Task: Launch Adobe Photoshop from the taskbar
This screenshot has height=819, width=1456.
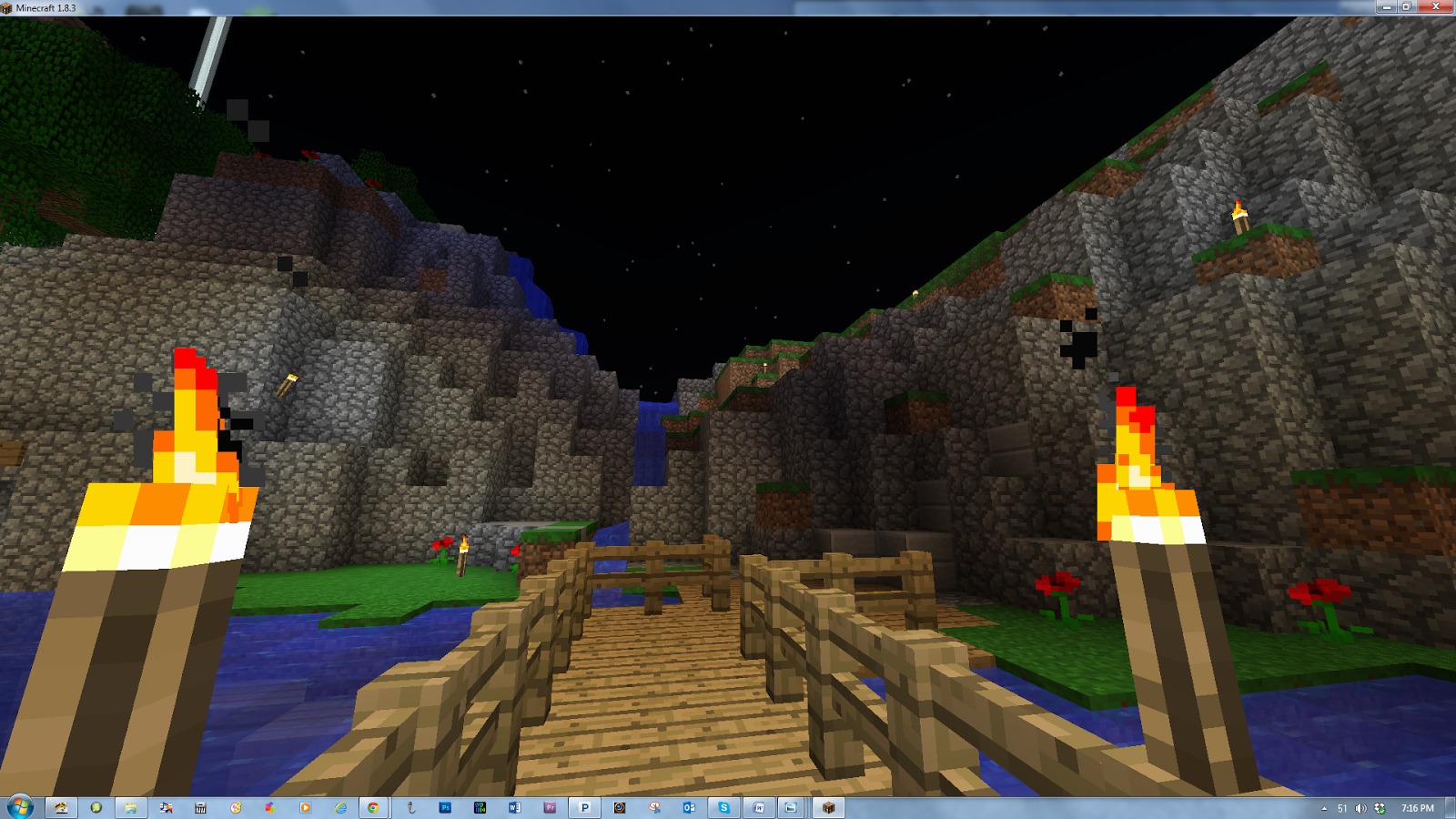Action: point(445,806)
